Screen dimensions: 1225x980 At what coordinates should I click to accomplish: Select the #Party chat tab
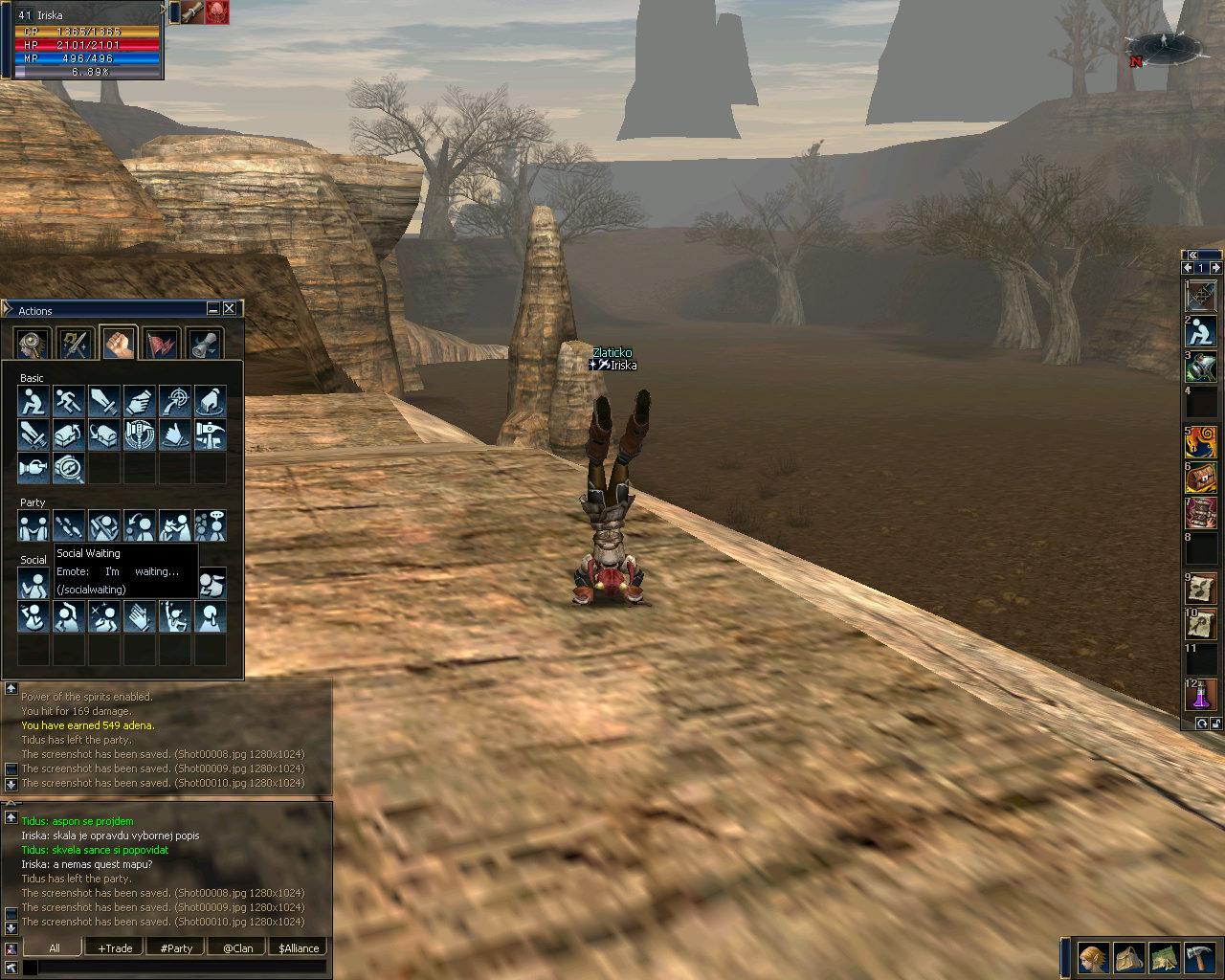[x=176, y=948]
